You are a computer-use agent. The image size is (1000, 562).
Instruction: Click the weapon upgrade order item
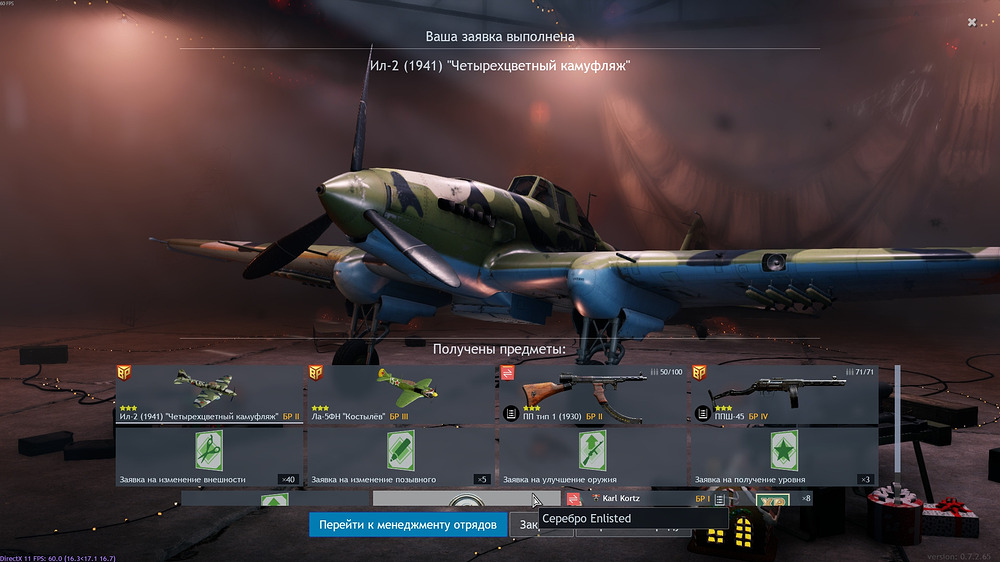tap(593, 457)
